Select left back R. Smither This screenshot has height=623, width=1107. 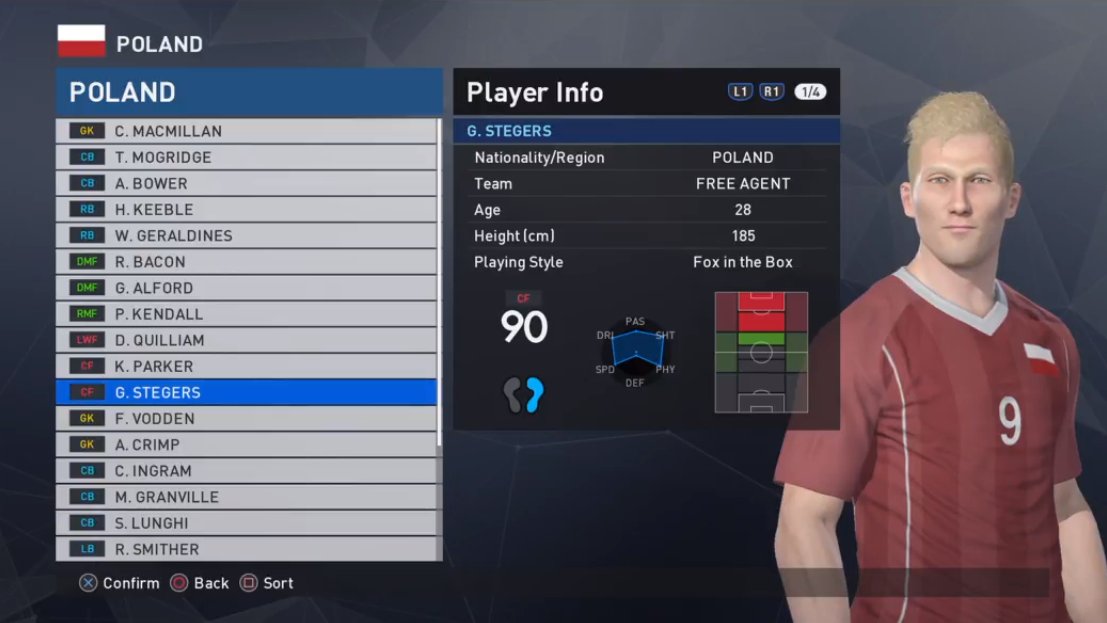(246, 549)
